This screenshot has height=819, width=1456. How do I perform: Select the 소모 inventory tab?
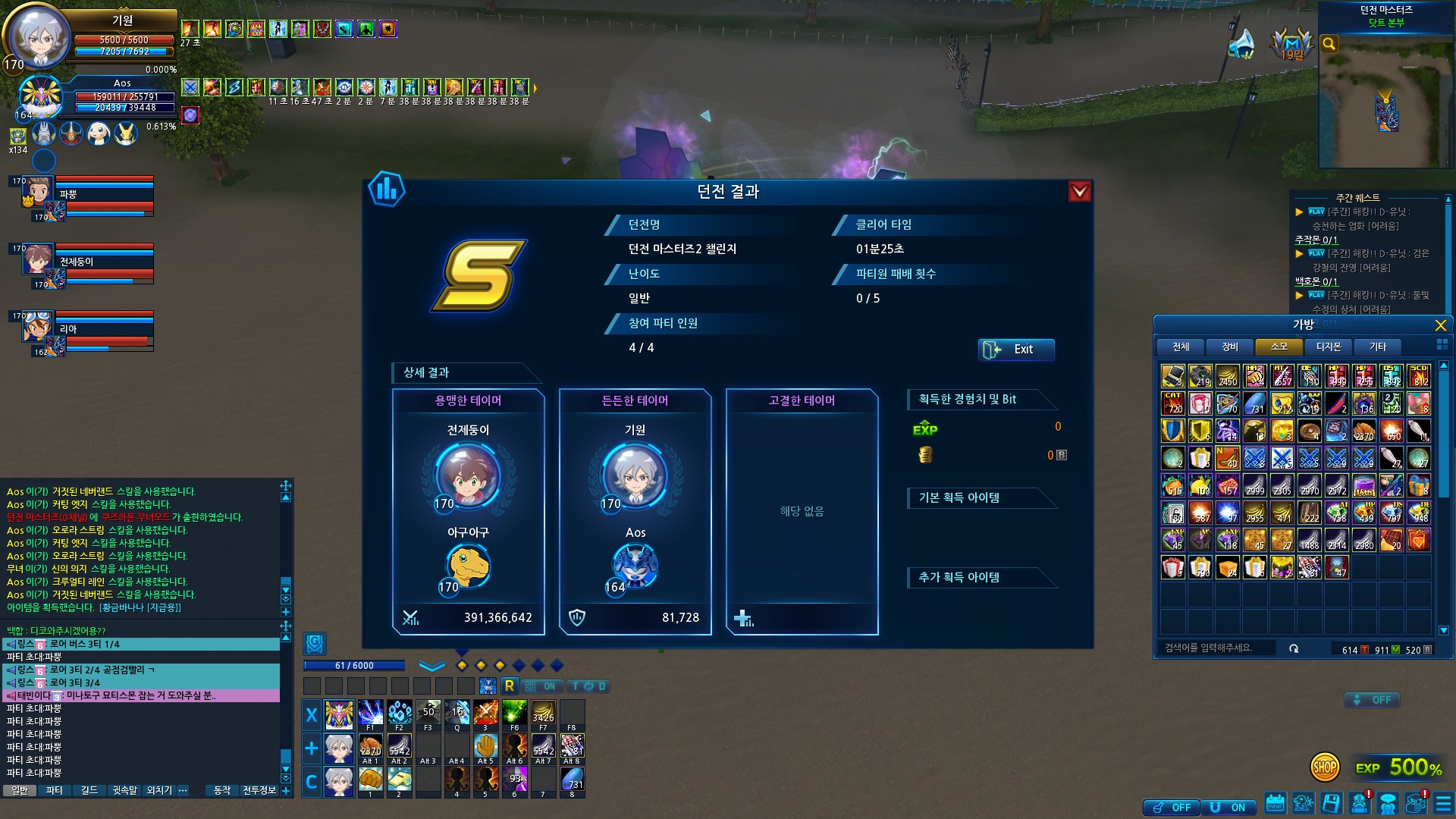pyautogui.click(x=1279, y=347)
